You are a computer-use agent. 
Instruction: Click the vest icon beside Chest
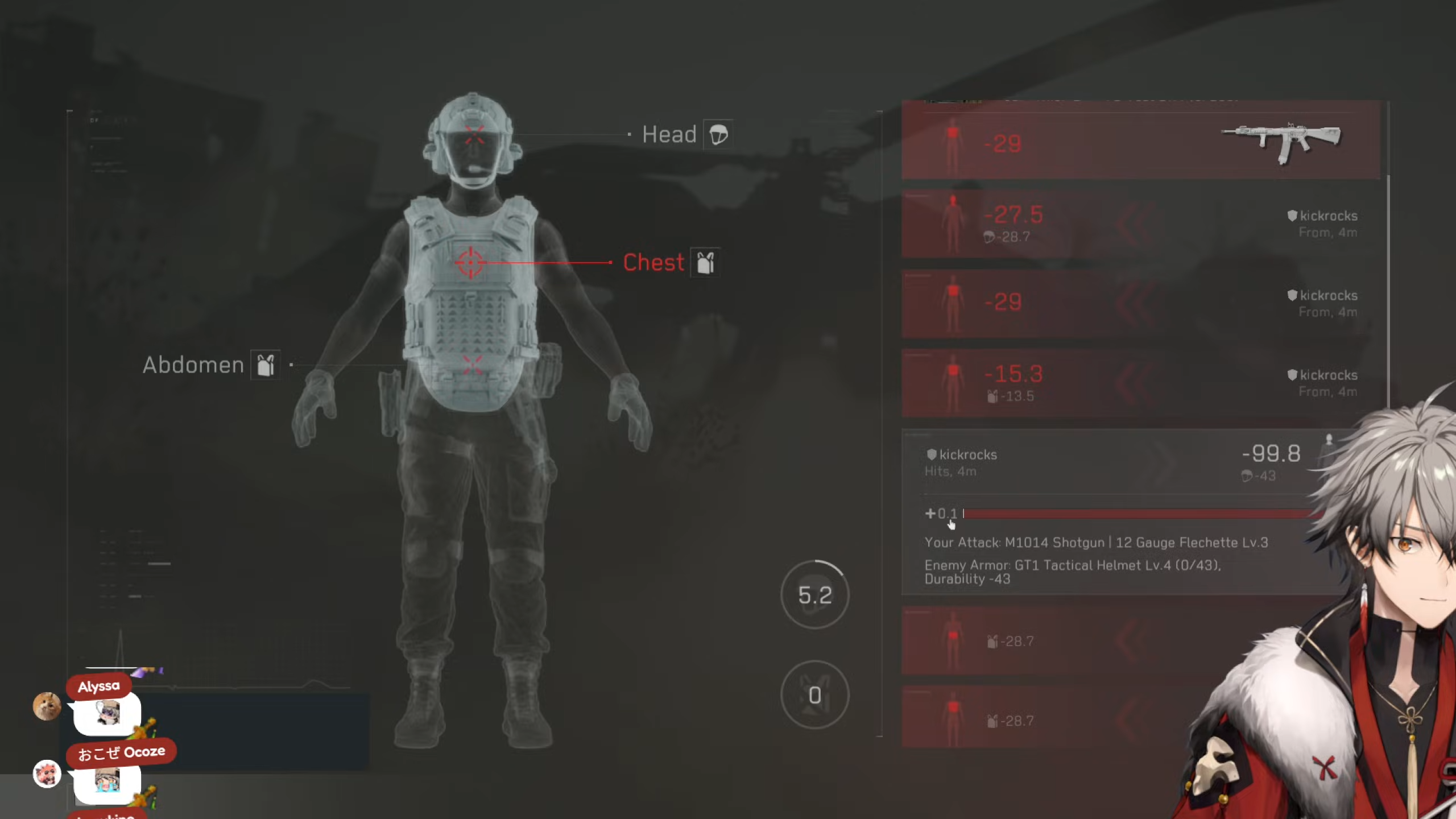705,263
